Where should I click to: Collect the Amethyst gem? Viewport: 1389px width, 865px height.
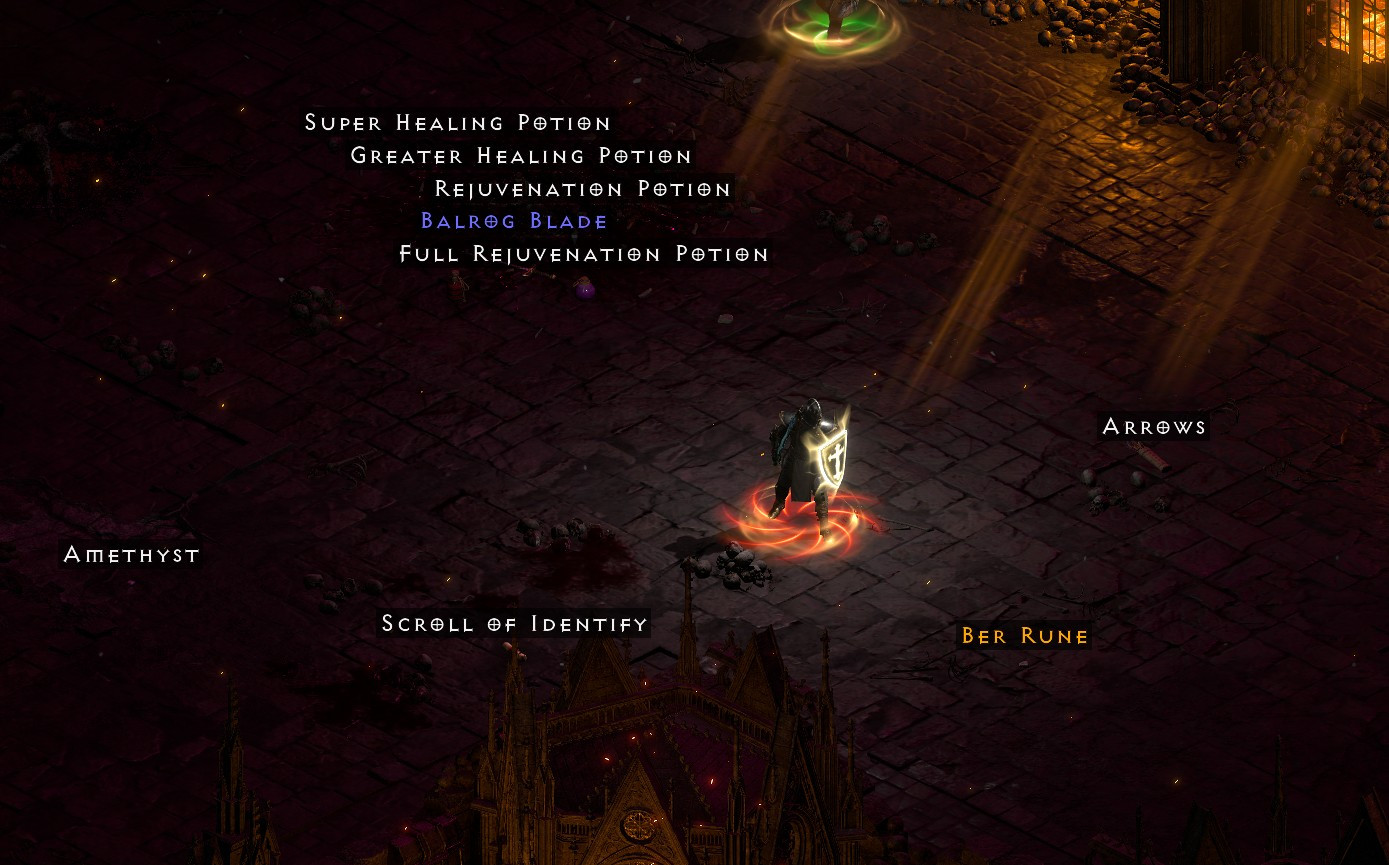click(x=131, y=555)
